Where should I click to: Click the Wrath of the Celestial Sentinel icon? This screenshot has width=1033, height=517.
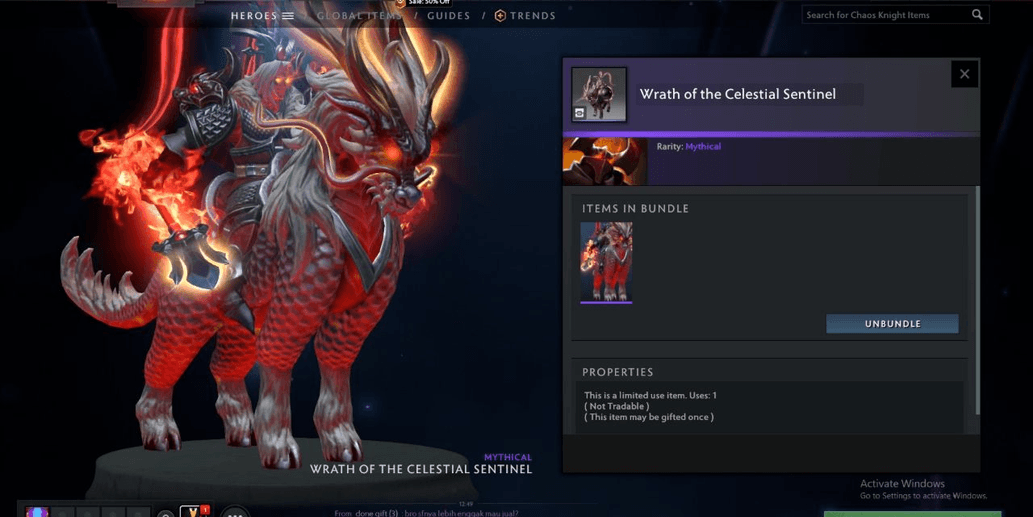[x=599, y=95]
